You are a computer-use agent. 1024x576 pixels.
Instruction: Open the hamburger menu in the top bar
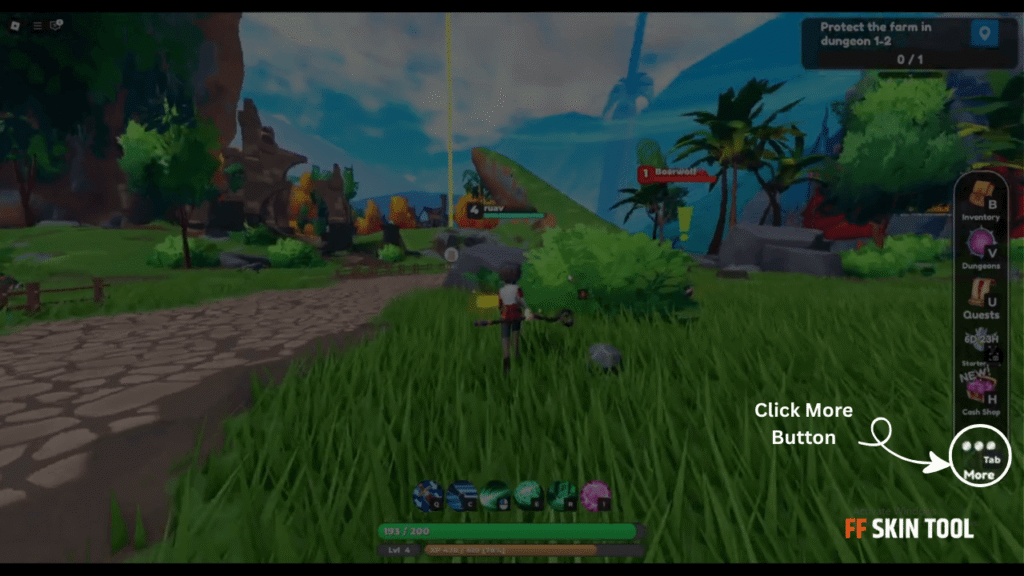37,26
